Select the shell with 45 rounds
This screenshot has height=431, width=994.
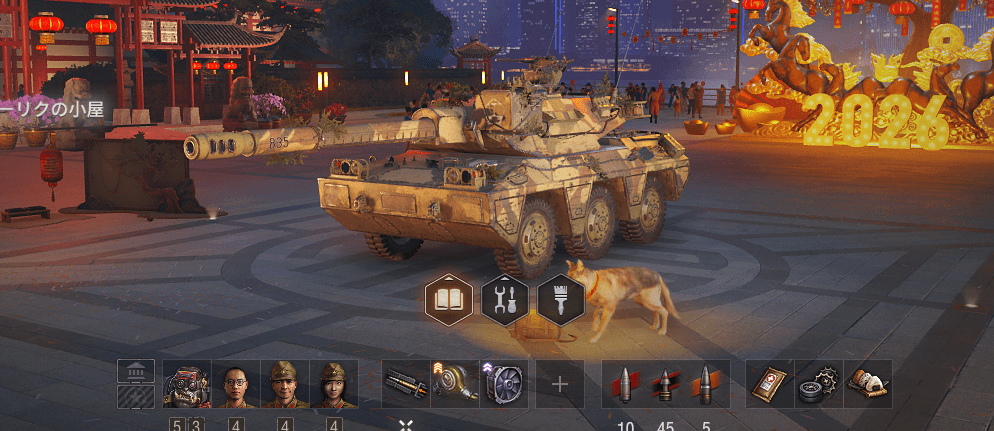click(x=665, y=384)
